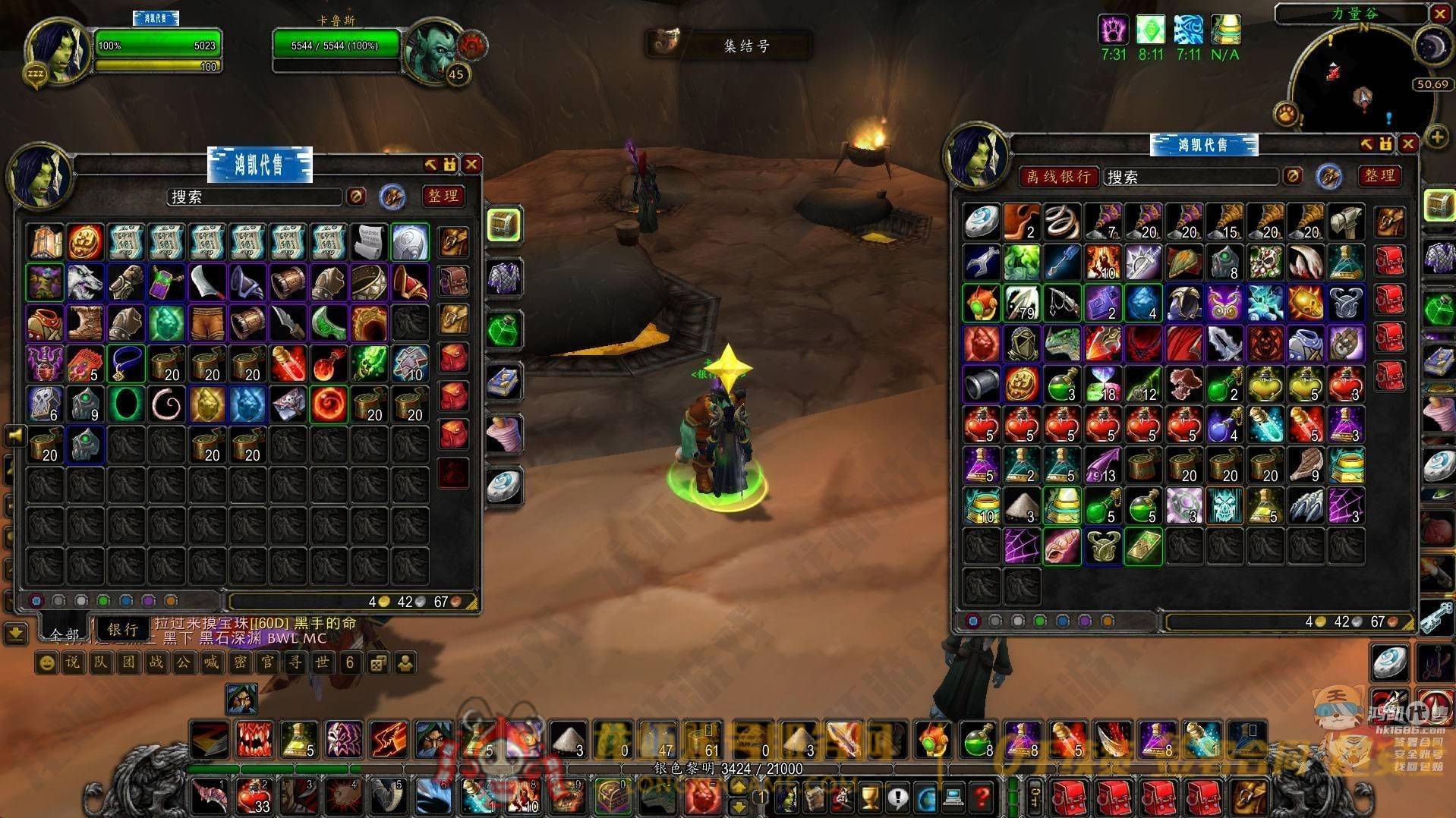Choose the 世 world chat channel
Image resolution: width=1456 pixels, height=818 pixels.
pyautogui.click(x=322, y=663)
